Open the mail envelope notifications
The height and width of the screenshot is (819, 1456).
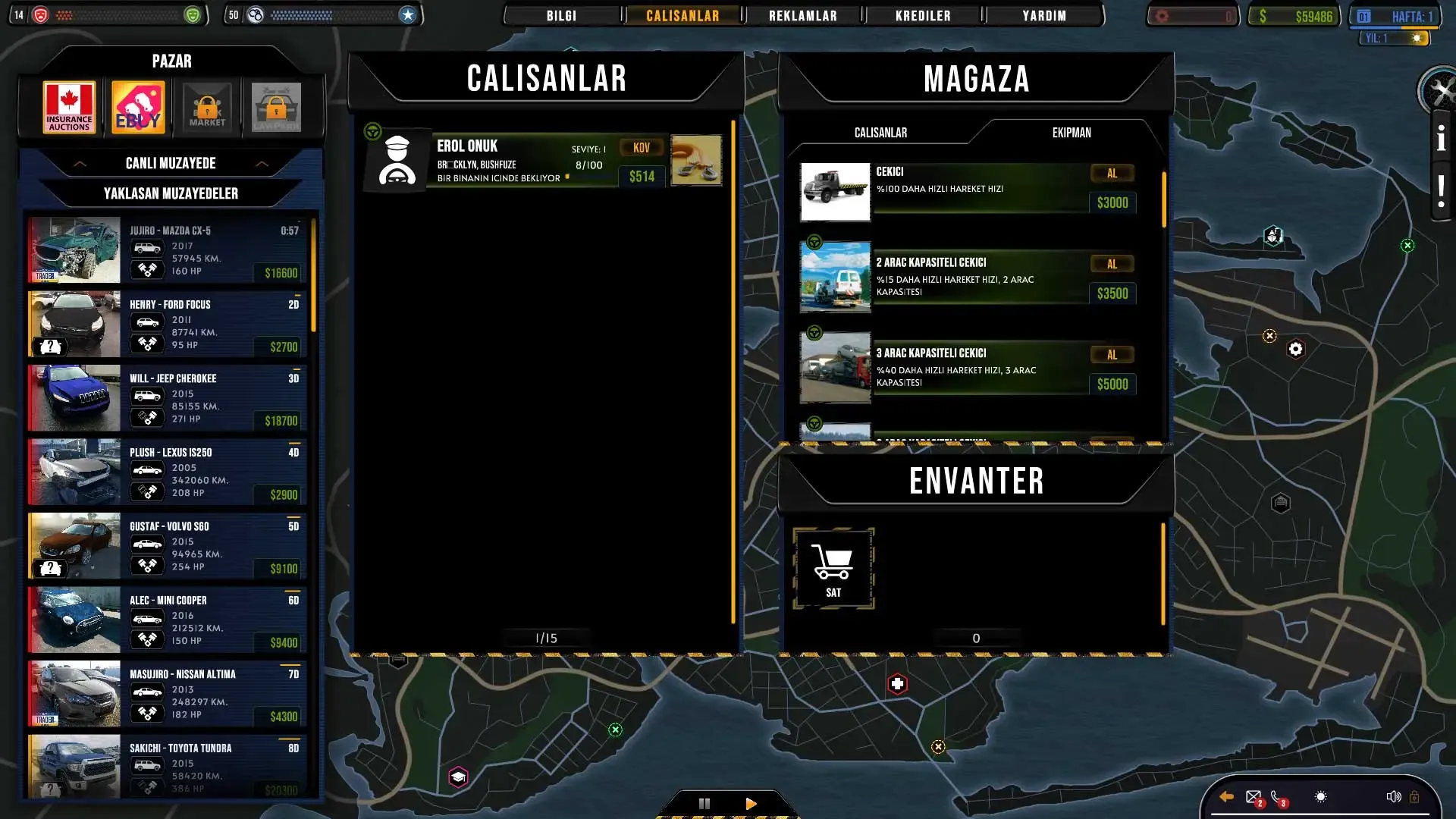pyautogui.click(x=1254, y=797)
